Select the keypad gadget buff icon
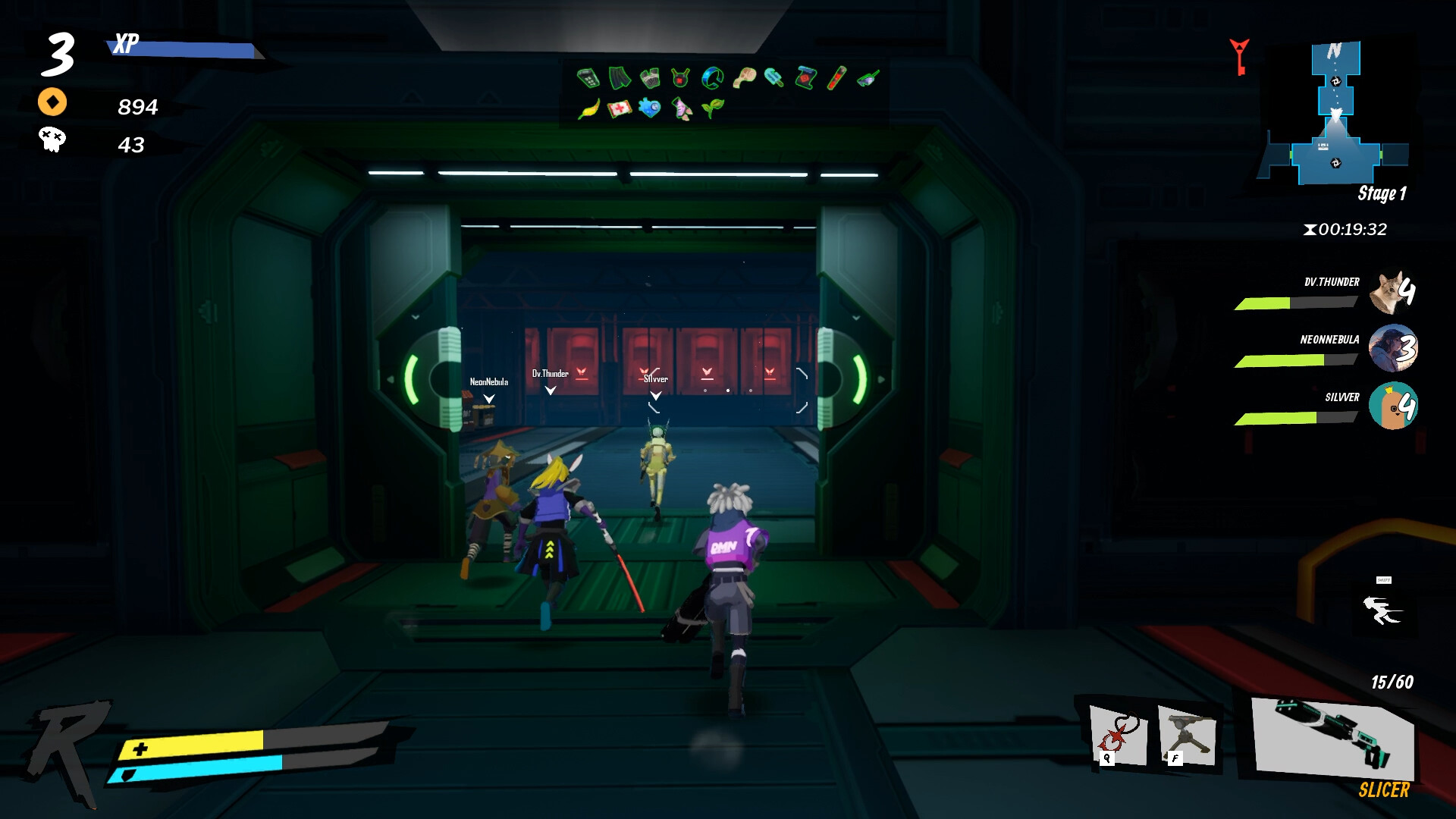Viewport: 1456px width, 819px height. (x=588, y=77)
